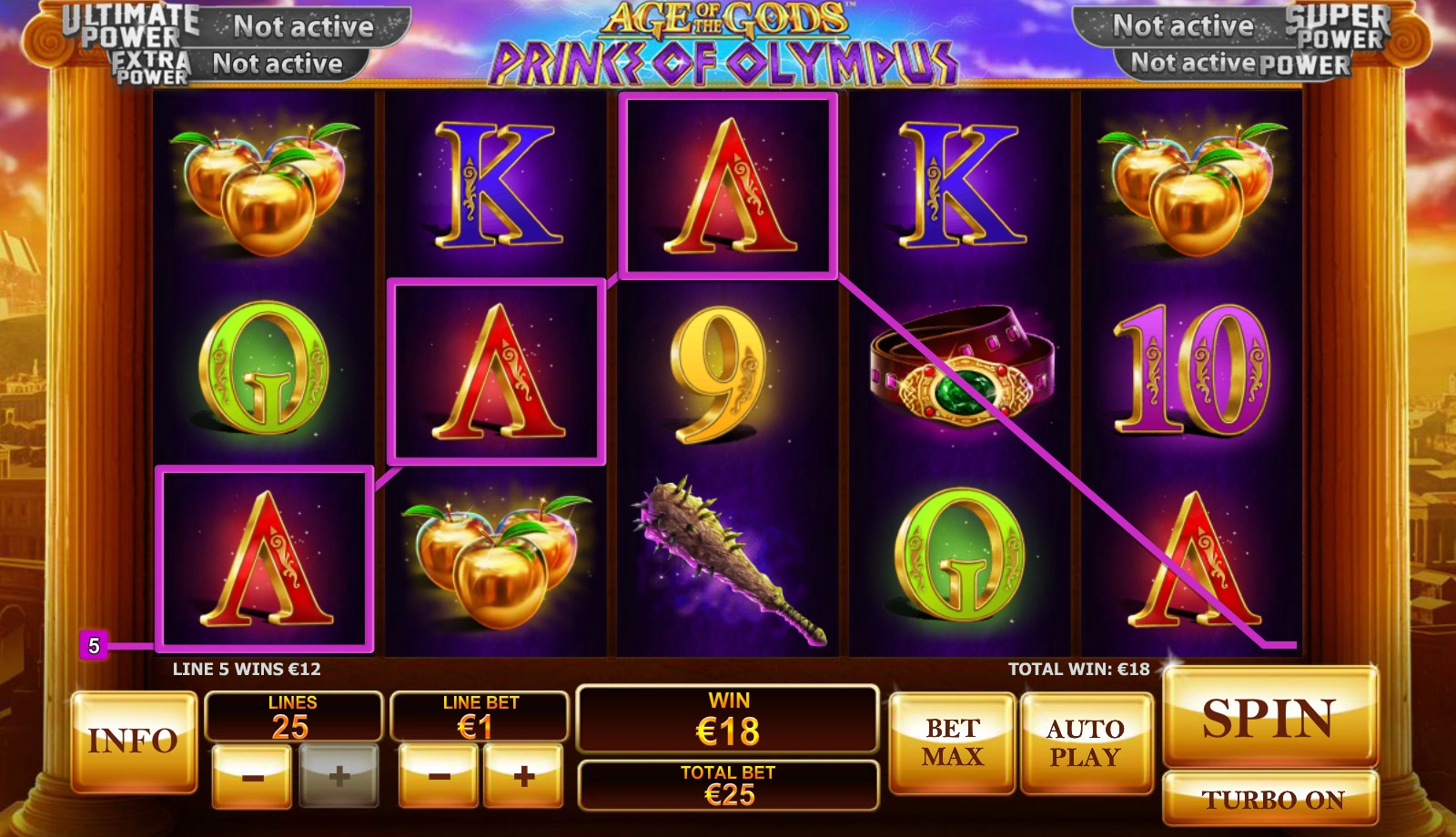Hit the SPIN button
The height and width of the screenshot is (837, 1456).
(x=1269, y=718)
